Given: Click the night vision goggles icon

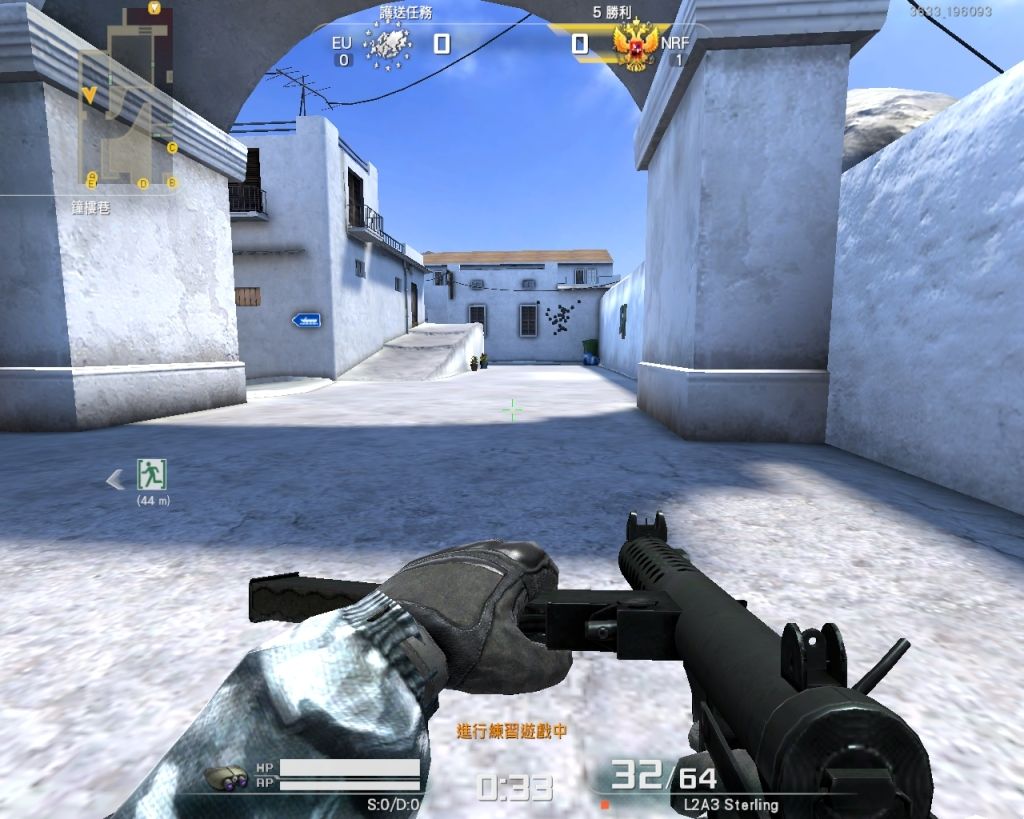Looking at the screenshot, I should 226,777.
